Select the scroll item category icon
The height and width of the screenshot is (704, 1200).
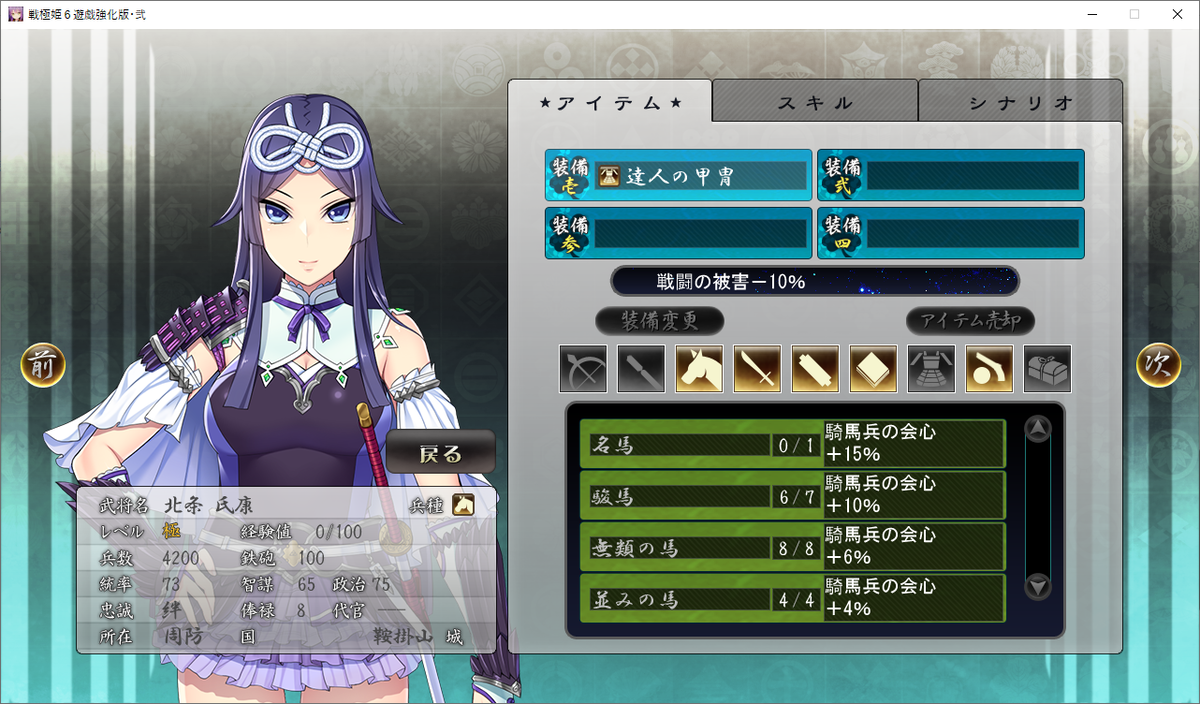pos(815,368)
